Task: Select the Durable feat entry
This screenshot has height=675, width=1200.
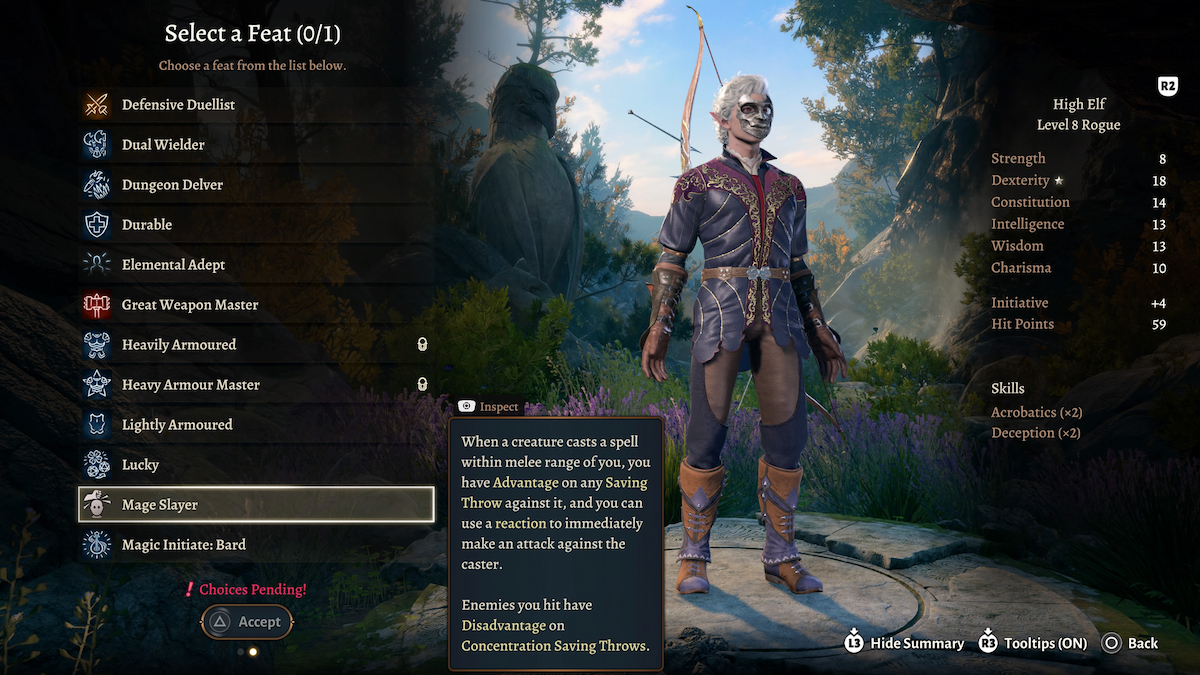Action: point(147,225)
